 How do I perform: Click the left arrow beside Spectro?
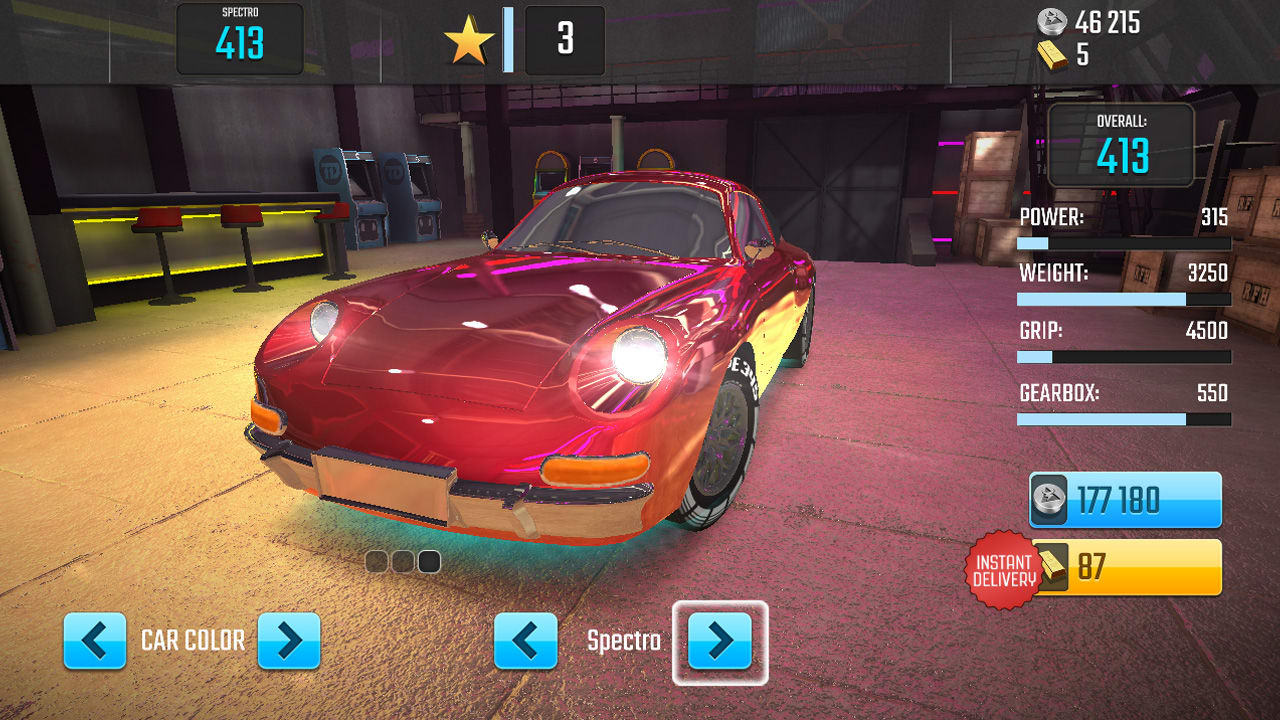coord(526,642)
